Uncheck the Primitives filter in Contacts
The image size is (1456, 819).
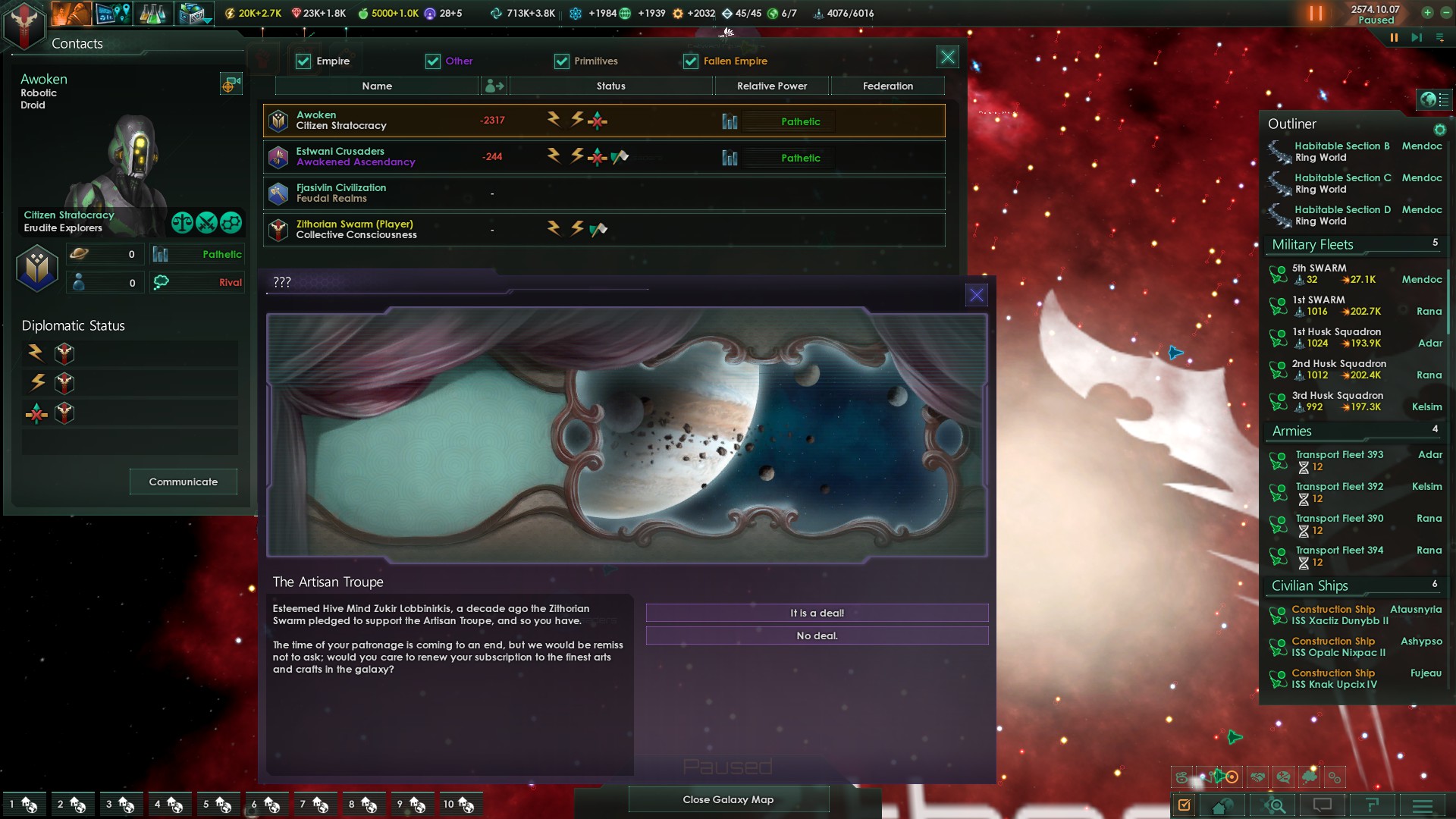561,61
